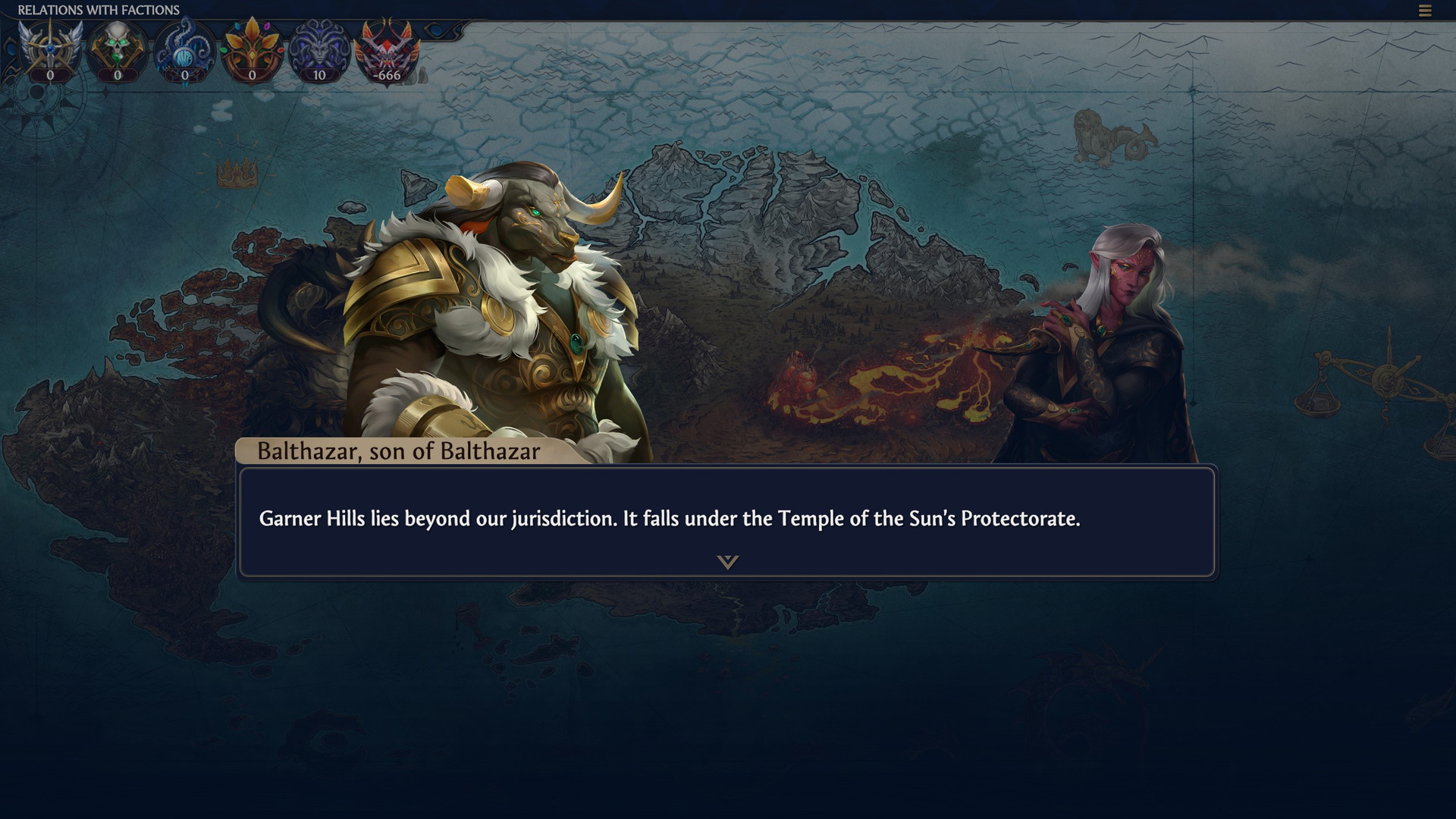Select the autumn leaf tree faction emblem
1456x819 pixels.
pos(253,49)
